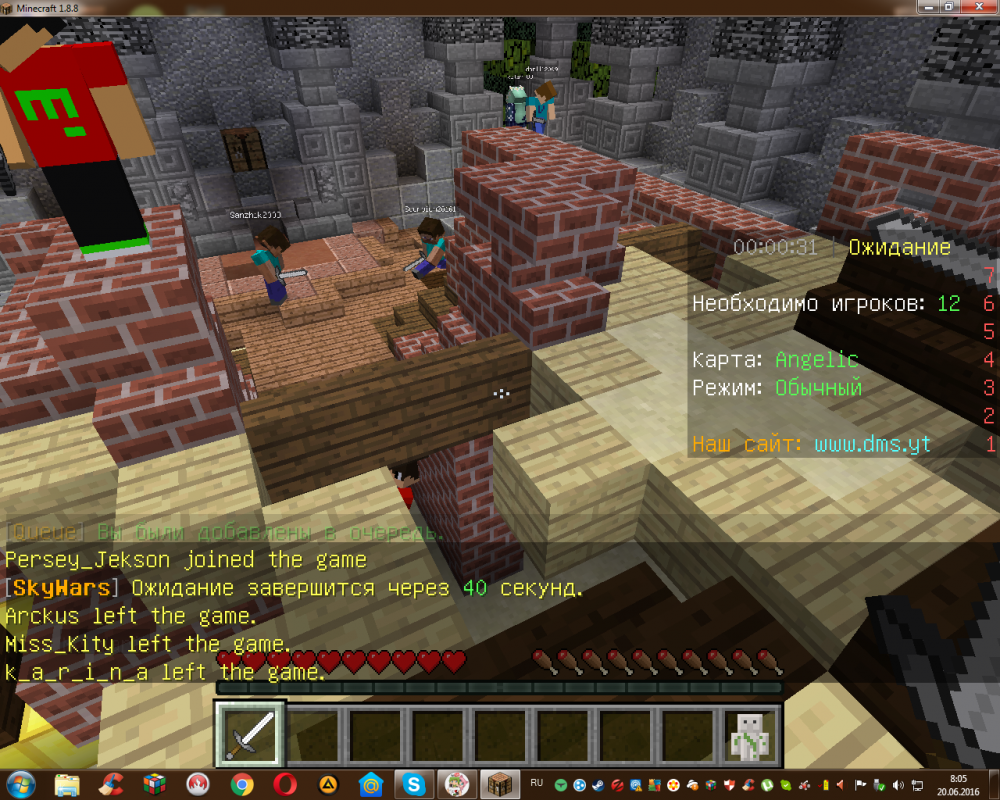Open the Windows Start menu

(x=21, y=784)
